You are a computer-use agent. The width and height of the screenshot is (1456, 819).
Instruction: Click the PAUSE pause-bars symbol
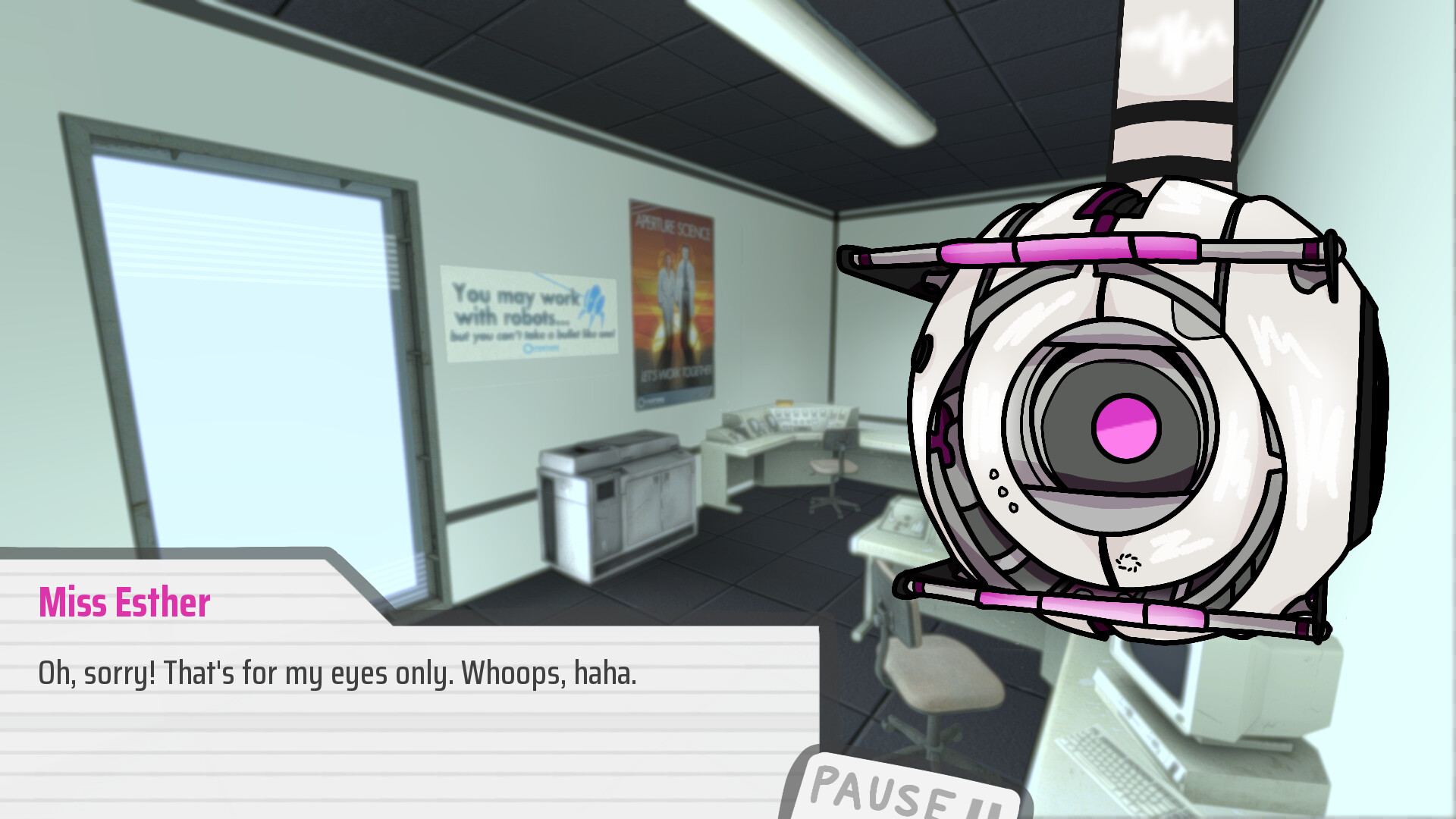click(986, 804)
